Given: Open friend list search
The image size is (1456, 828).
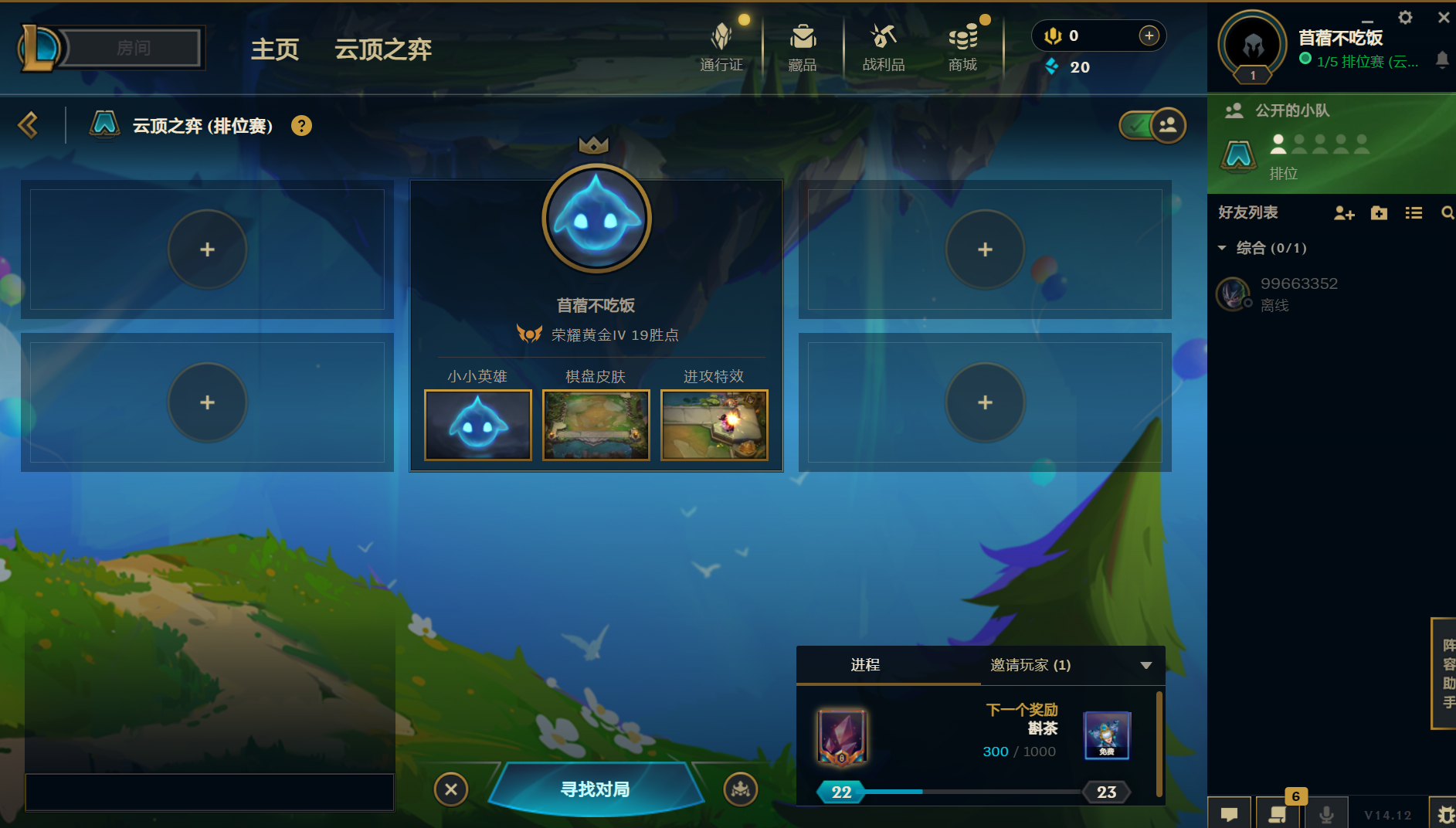Looking at the screenshot, I should (1448, 213).
